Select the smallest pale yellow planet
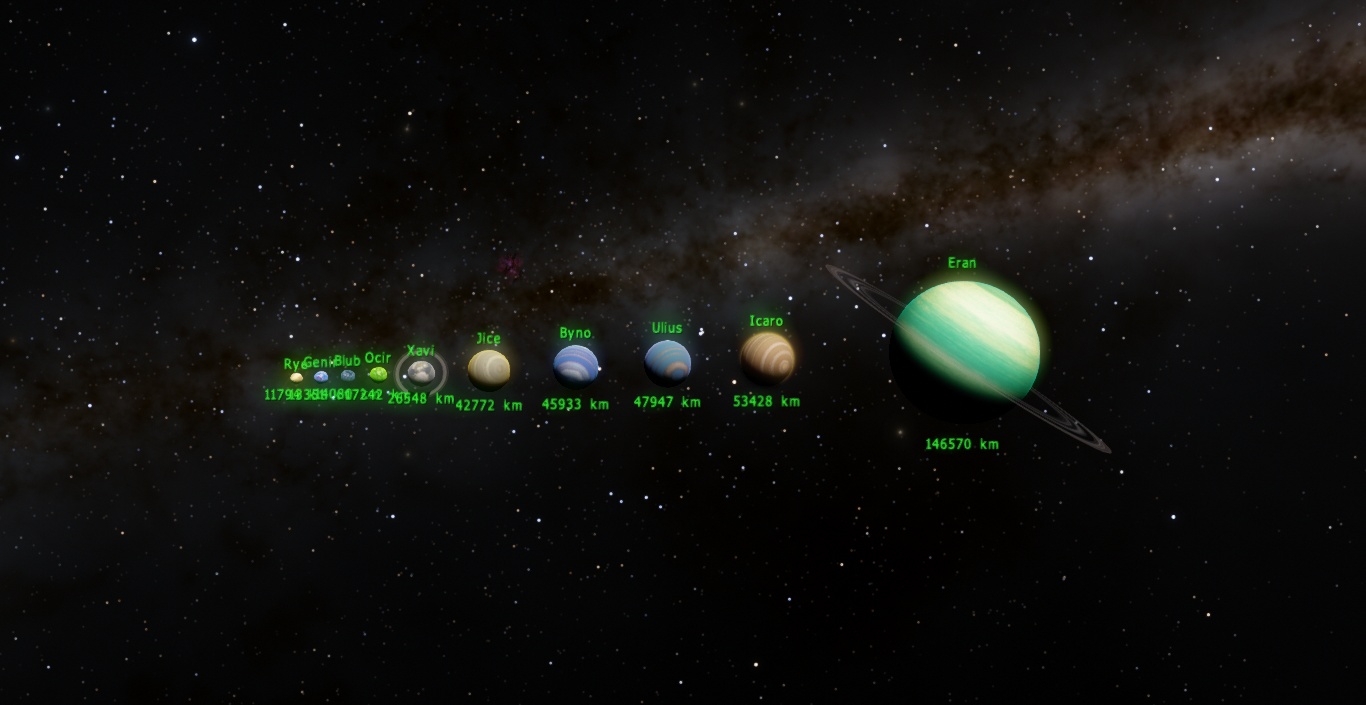This screenshot has height=705, width=1366. tap(296, 378)
